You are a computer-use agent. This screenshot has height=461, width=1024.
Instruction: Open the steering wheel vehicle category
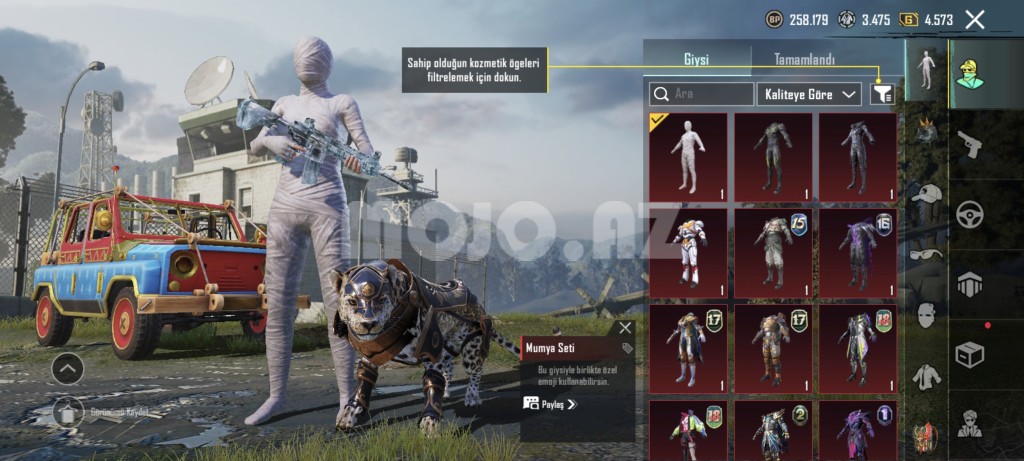tap(971, 213)
